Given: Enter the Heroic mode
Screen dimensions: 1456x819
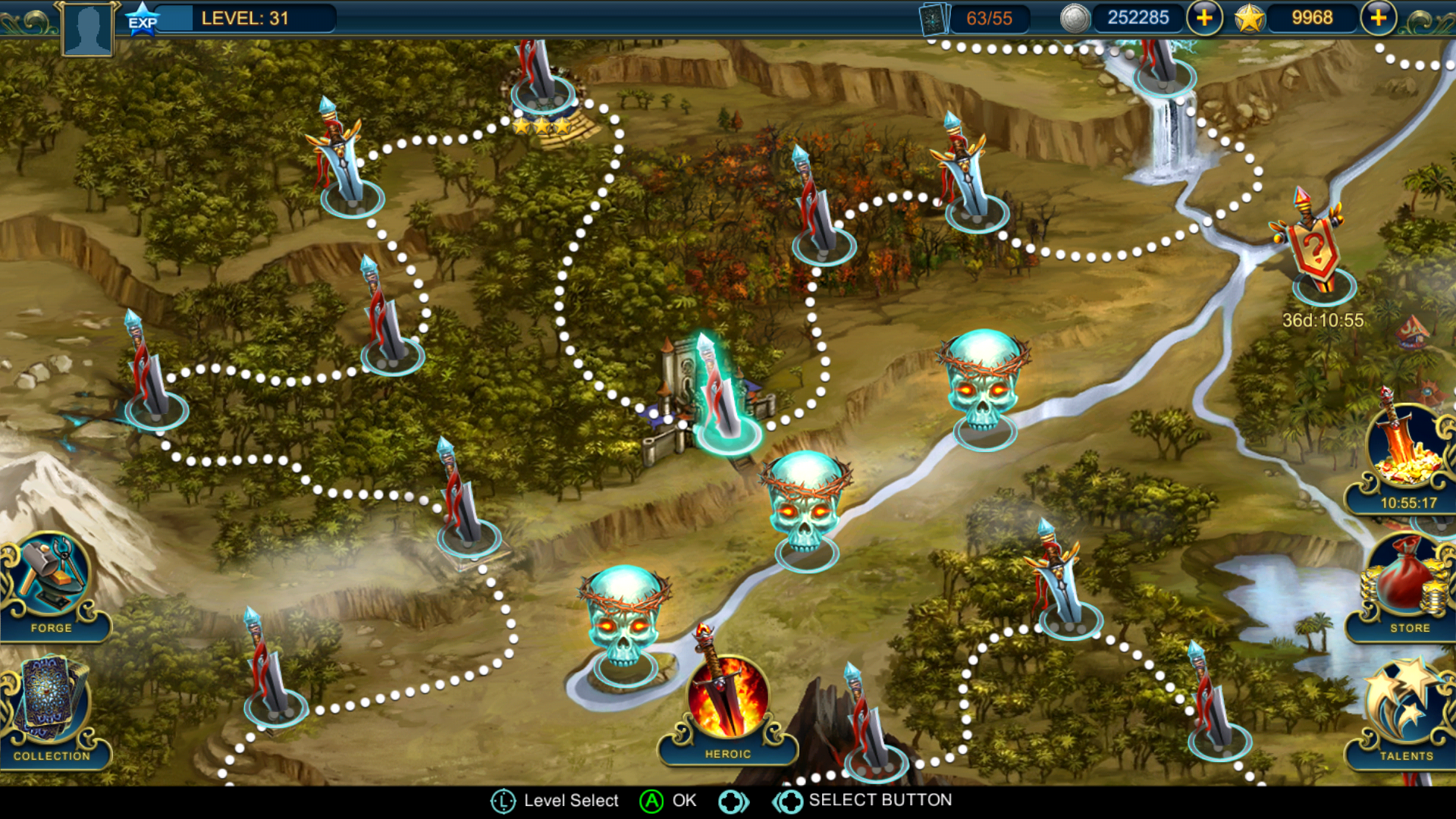Looking at the screenshot, I should [x=727, y=705].
